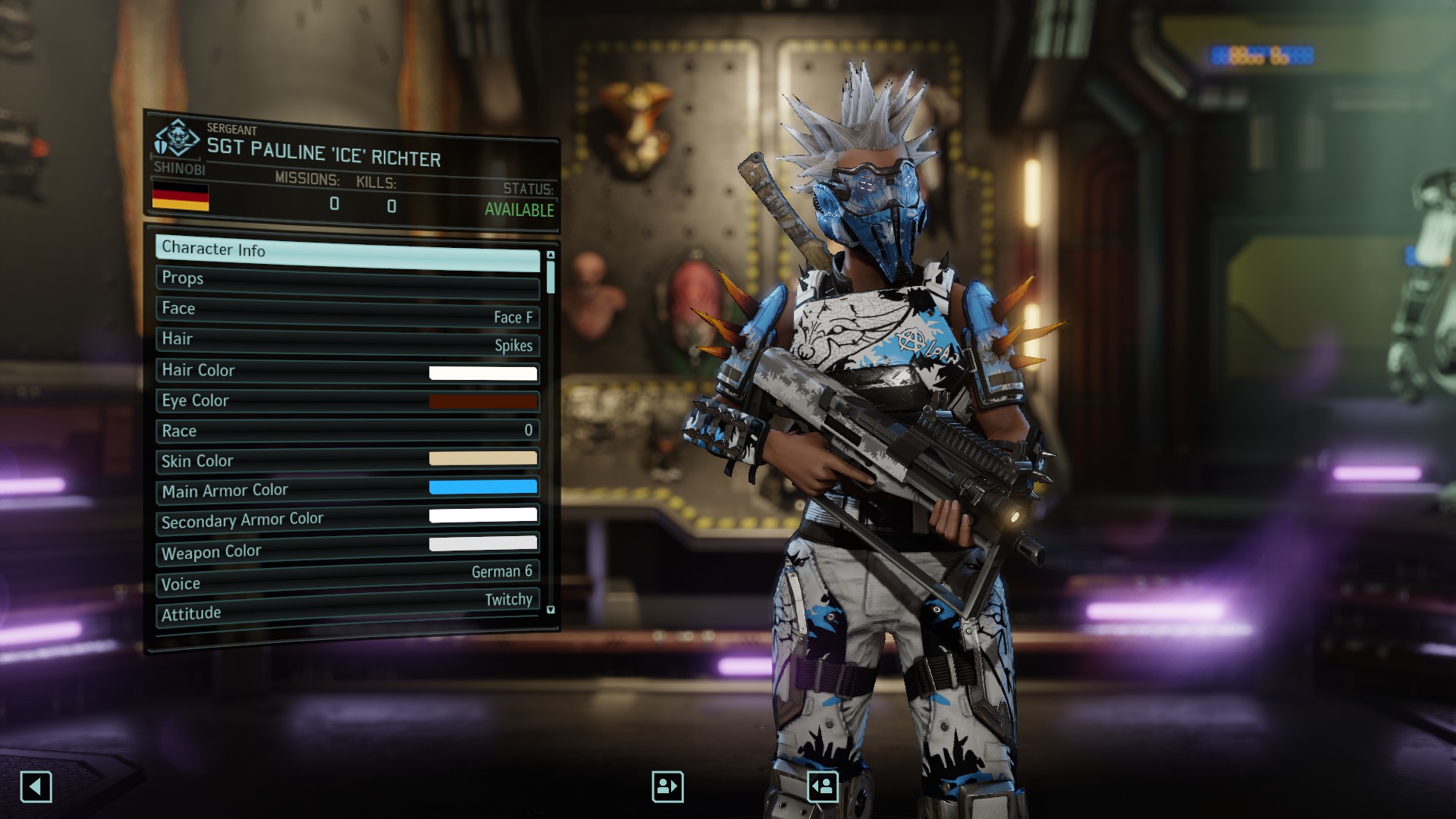This screenshot has height=819, width=1456.
Task: Change the blue Main Armor Color
Action: pos(483,487)
